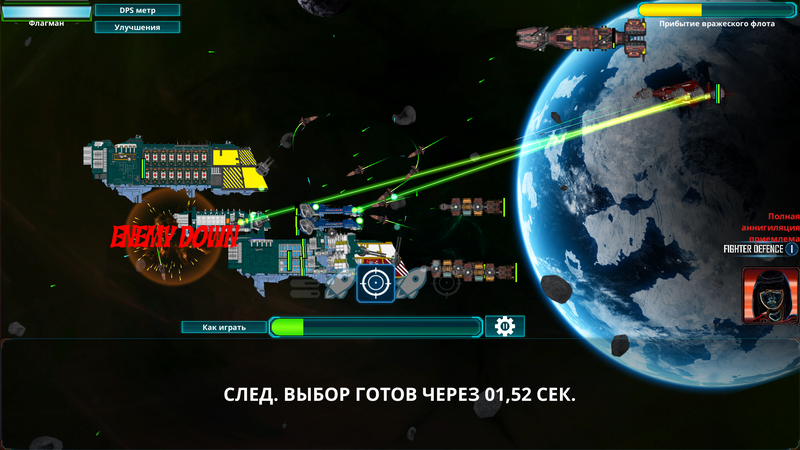Image resolution: width=800 pixels, height=450 pixels.
Task: Open the DPS метр panel
Action: coord(138,10)
